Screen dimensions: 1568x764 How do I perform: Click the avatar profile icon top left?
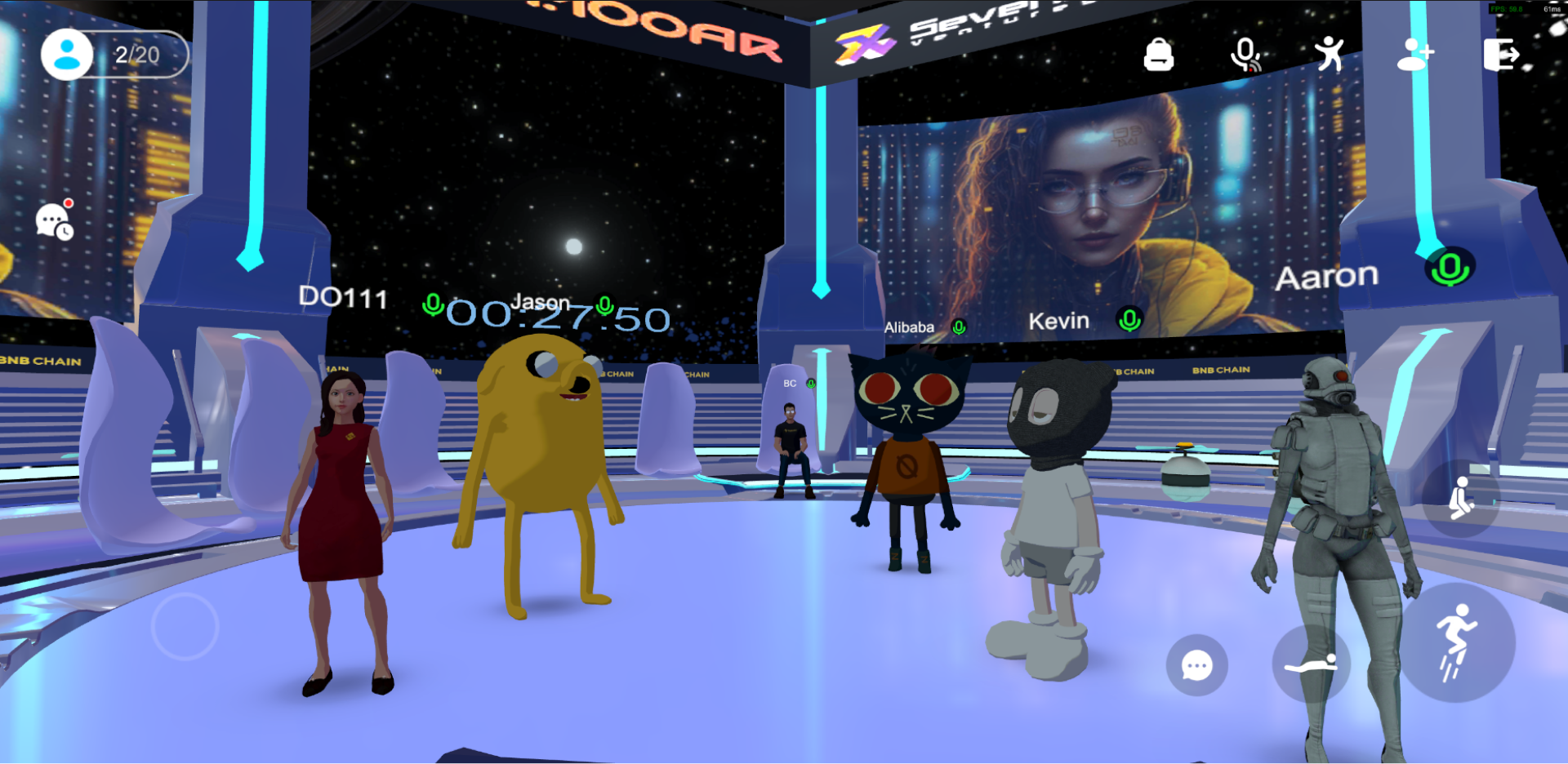click(65, 55)
